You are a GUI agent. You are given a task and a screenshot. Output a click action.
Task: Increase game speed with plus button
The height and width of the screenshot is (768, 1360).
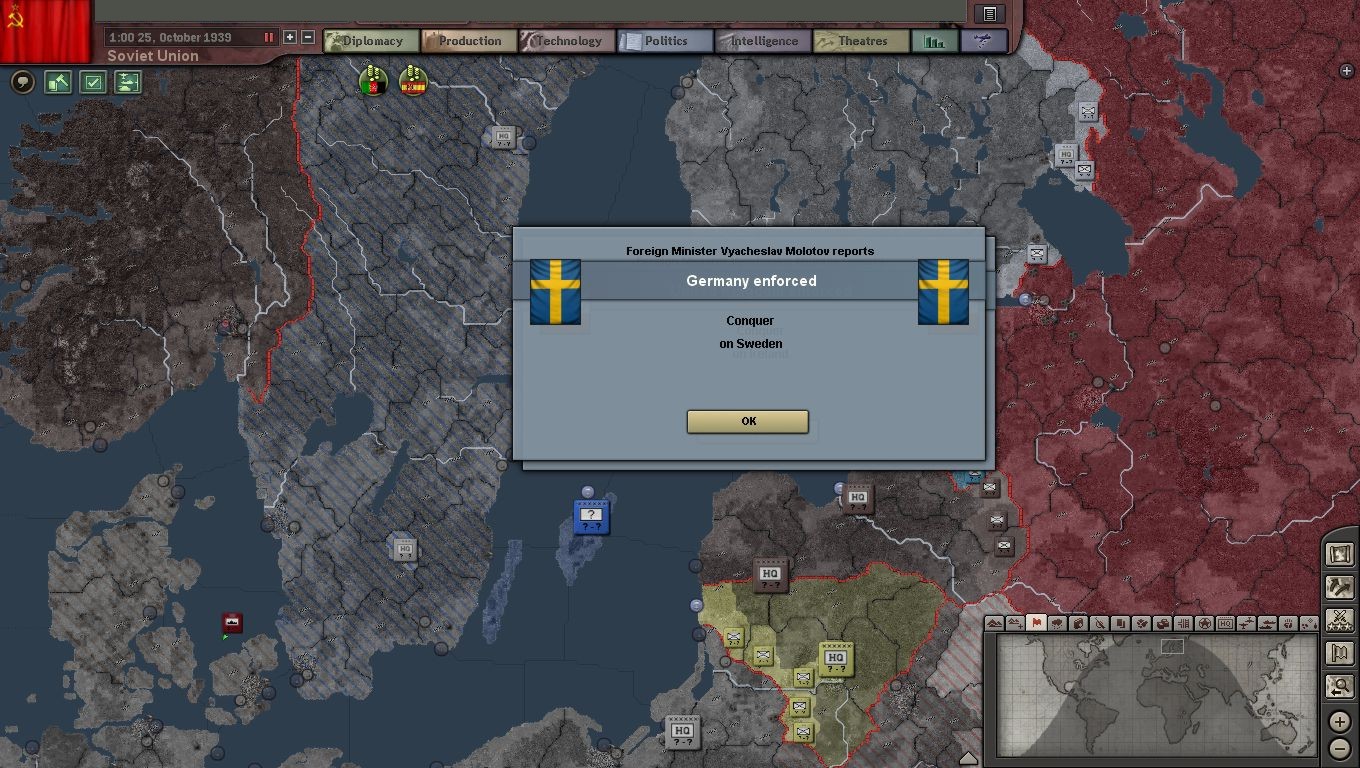point(290,37)
